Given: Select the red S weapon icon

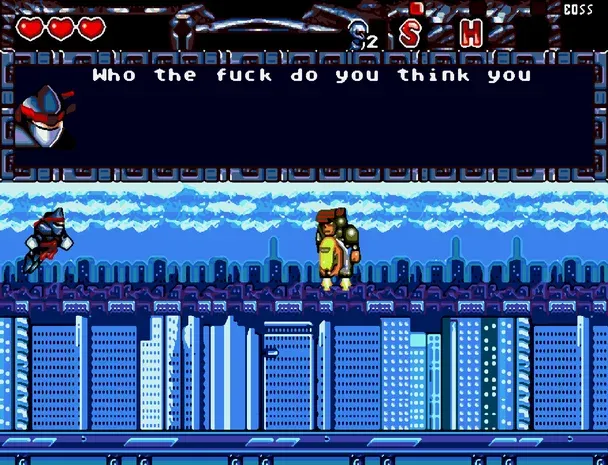Looking at the screenshot, I should (410, 32).
